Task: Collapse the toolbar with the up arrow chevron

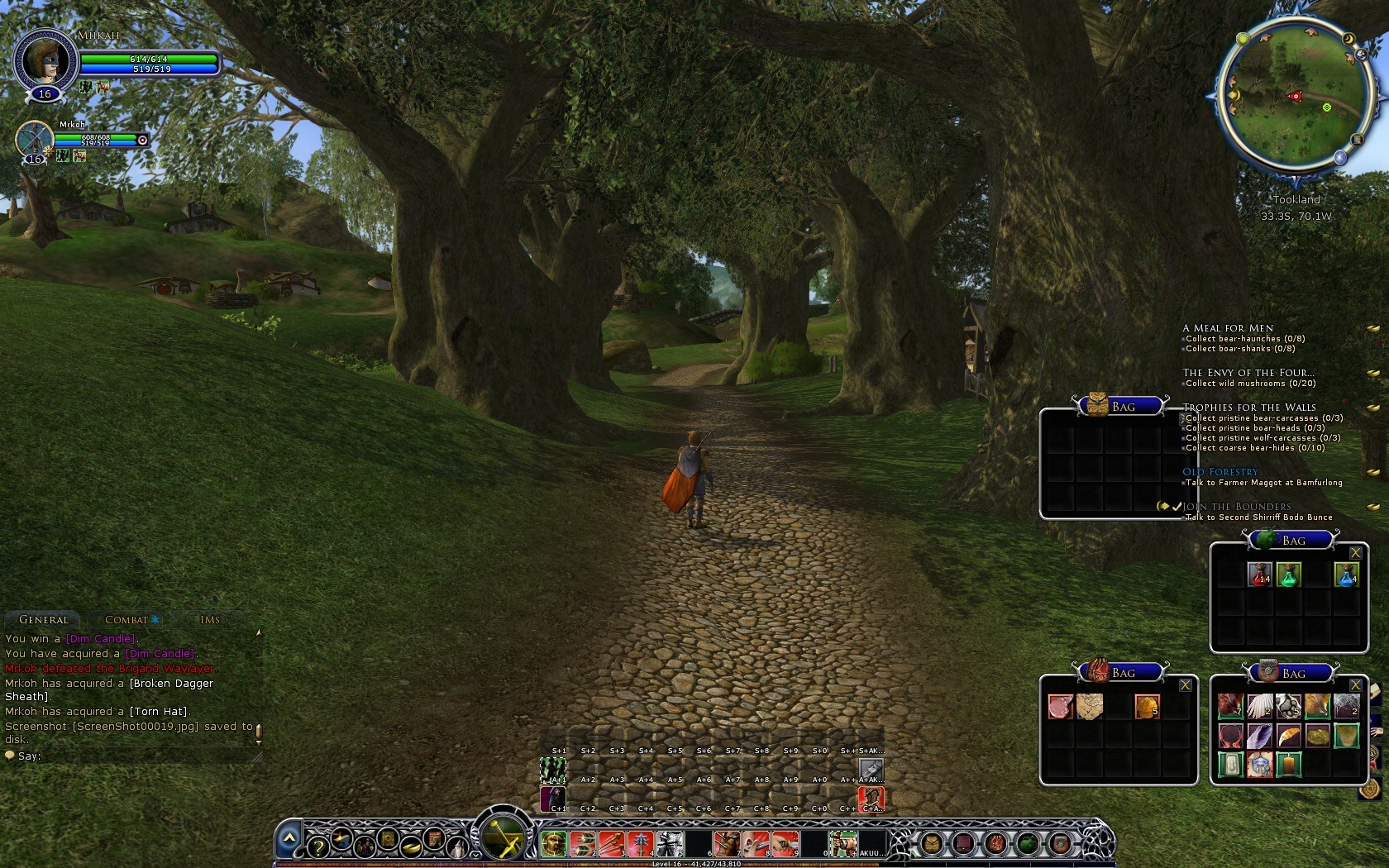Action: pyautogui.click(x=290, y=837)
